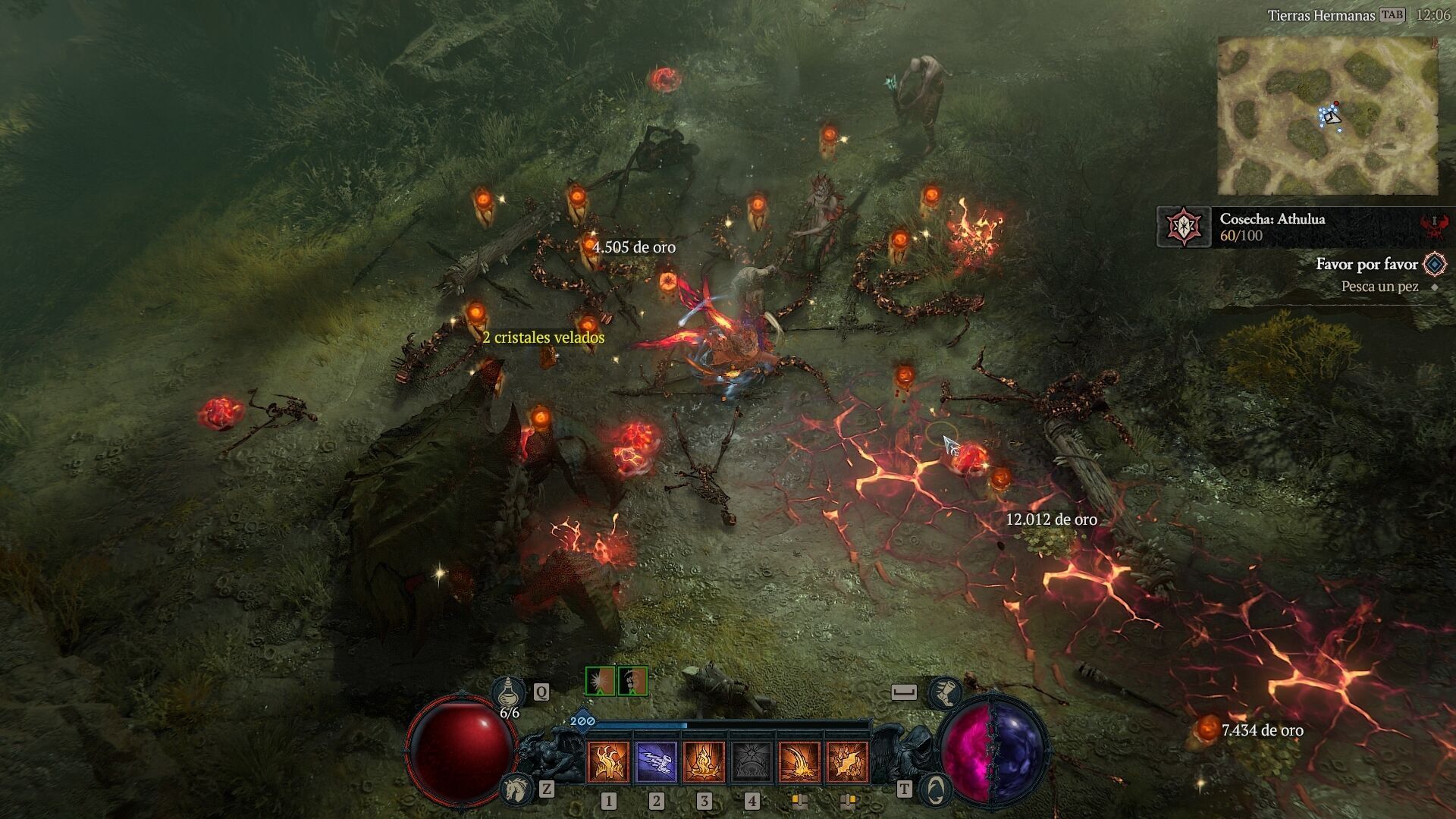
Task: Open the minimap
Action: (1328, 115)
